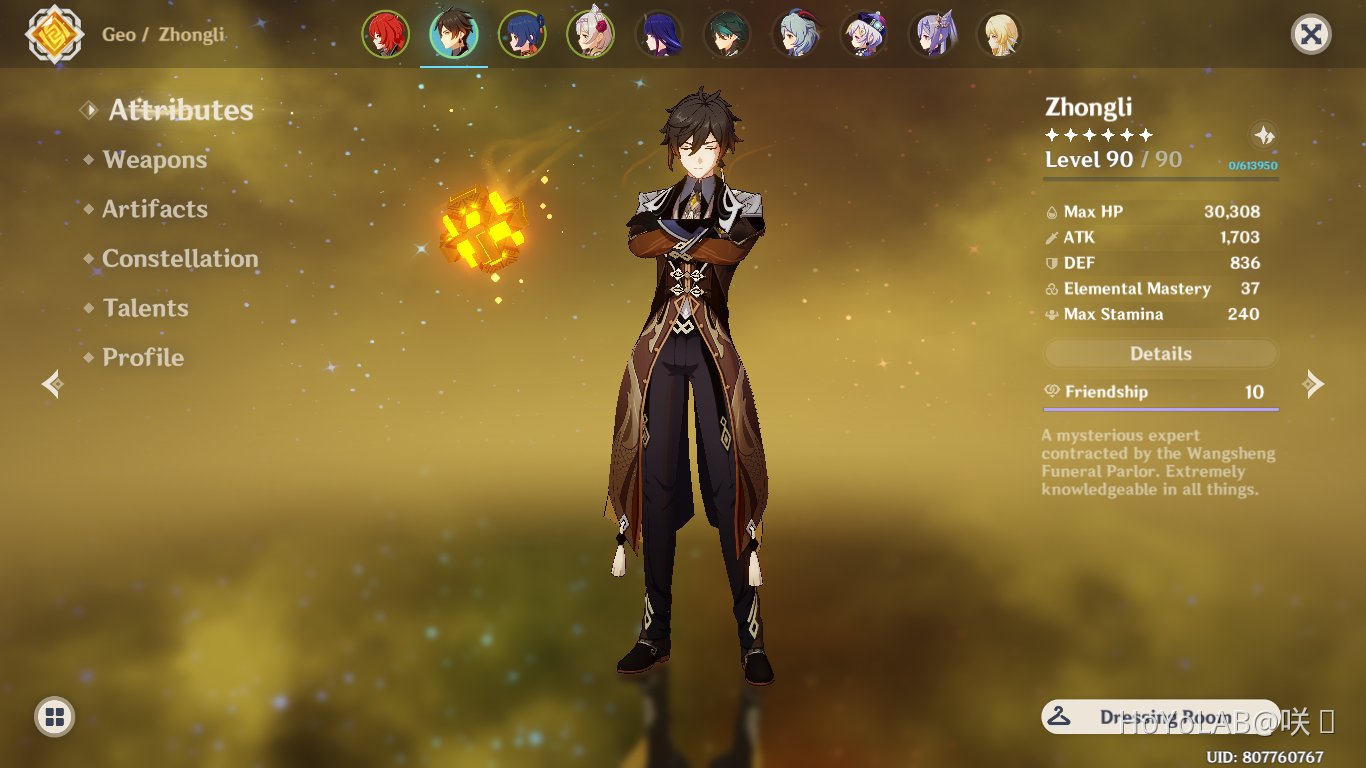This screenshot has height=768, width=1366.
Task: Click the Elemental Mastery stat icon
Action: pos(1051,288)
